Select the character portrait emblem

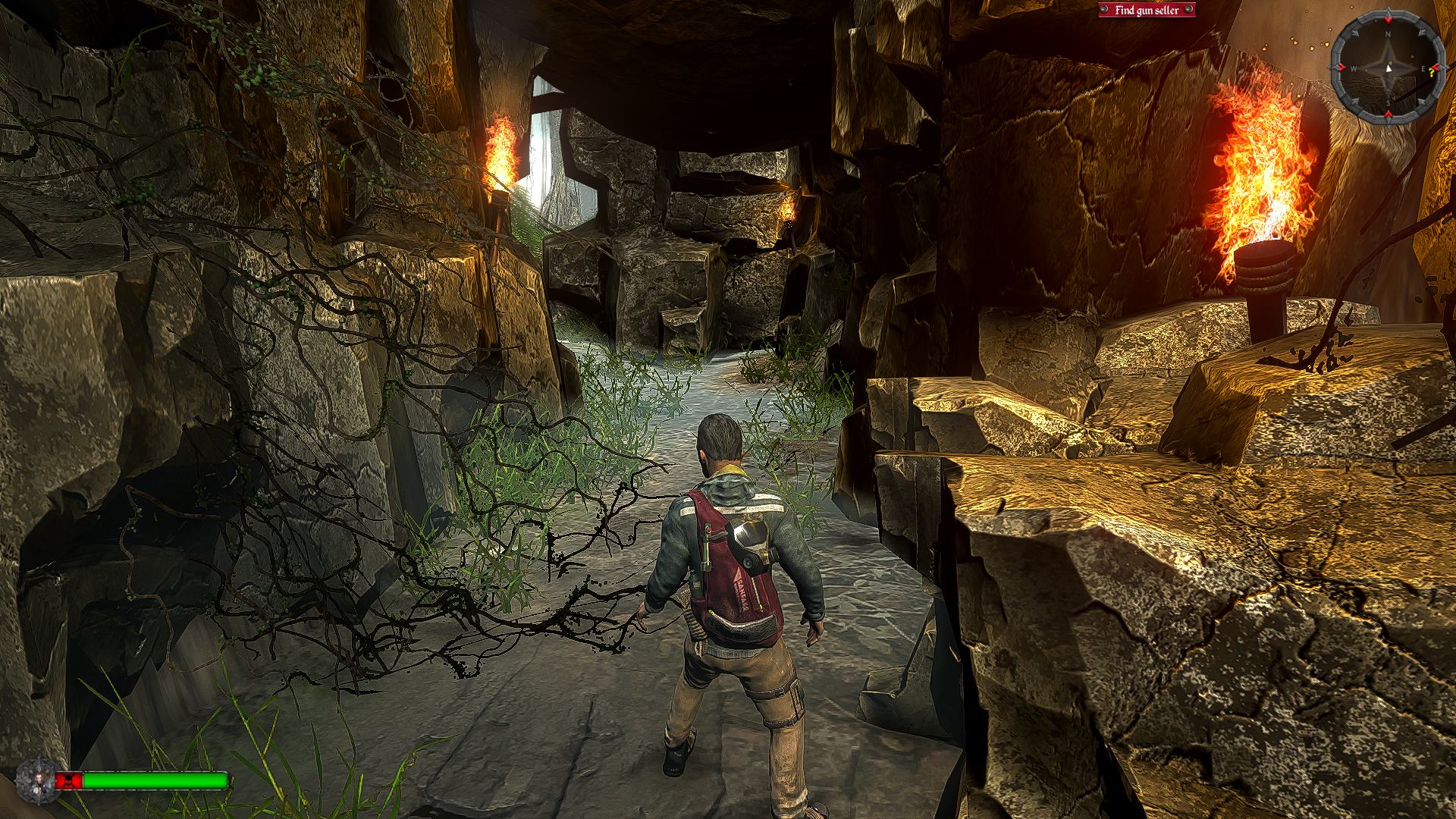pos(34,781)
